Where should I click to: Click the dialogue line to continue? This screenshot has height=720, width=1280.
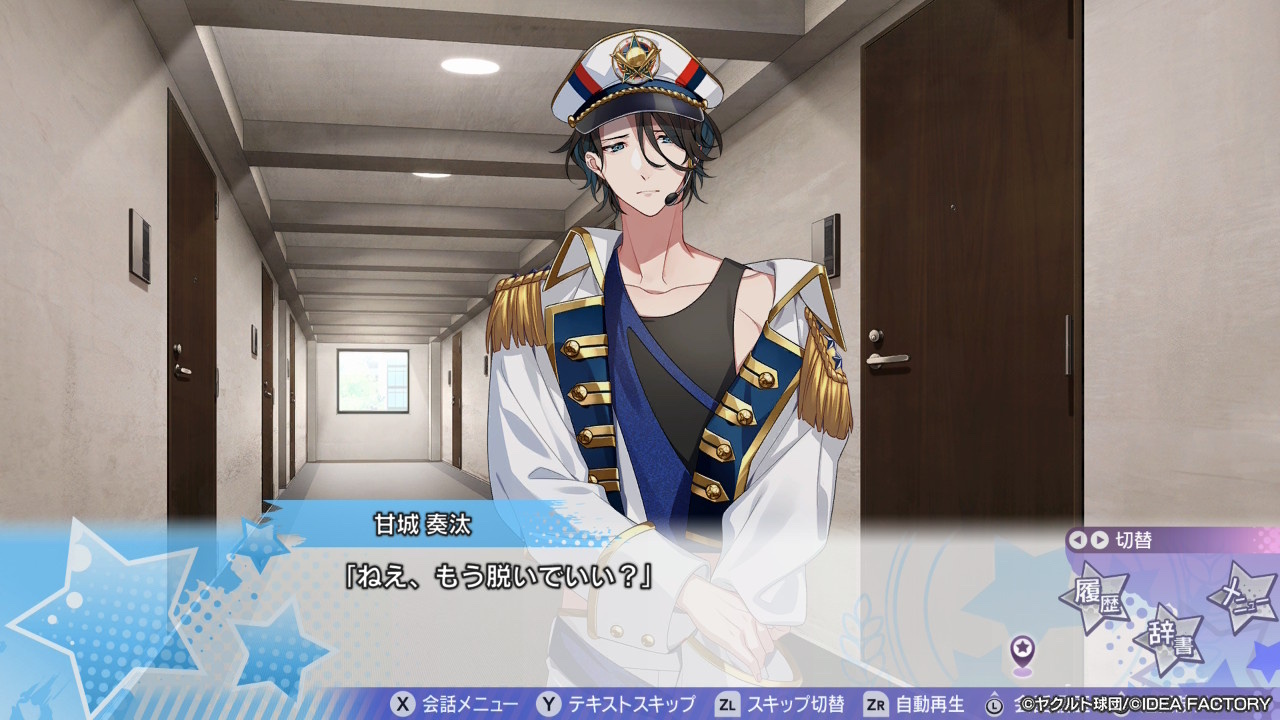499,578
